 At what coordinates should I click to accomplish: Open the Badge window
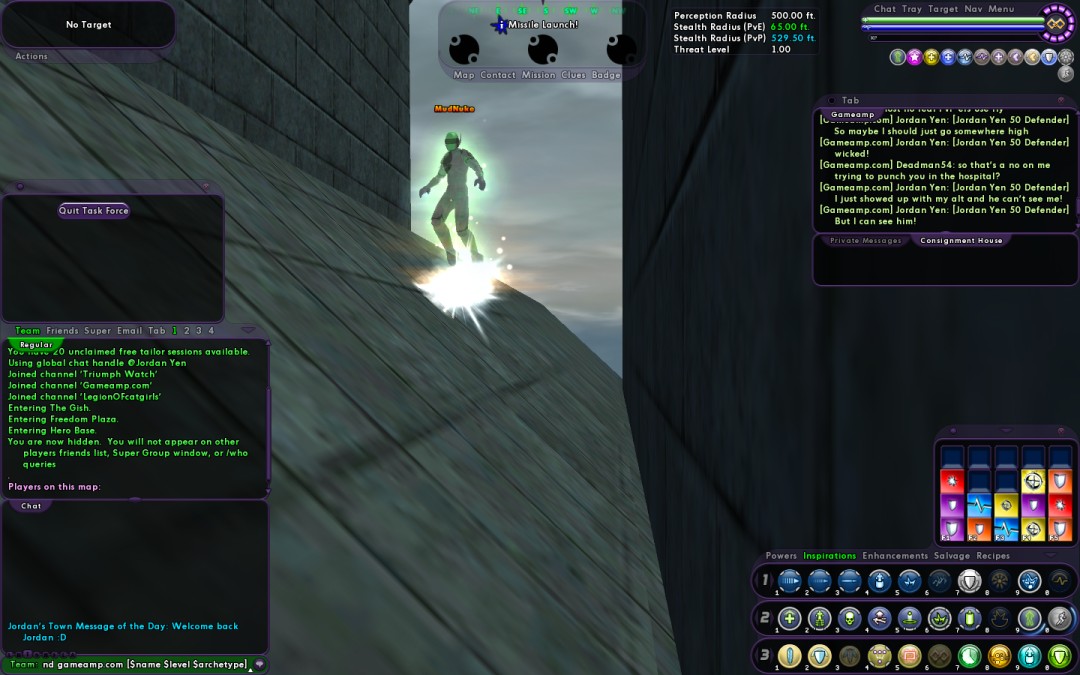(606, 75)
